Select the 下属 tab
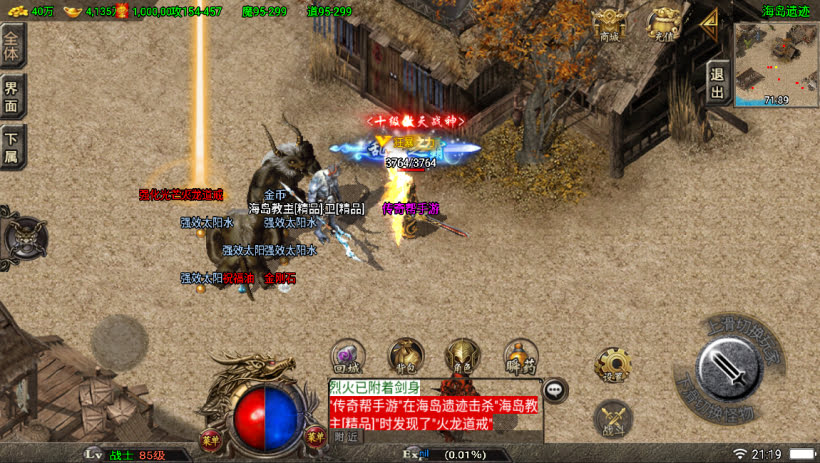 click(x=12, y=146)
